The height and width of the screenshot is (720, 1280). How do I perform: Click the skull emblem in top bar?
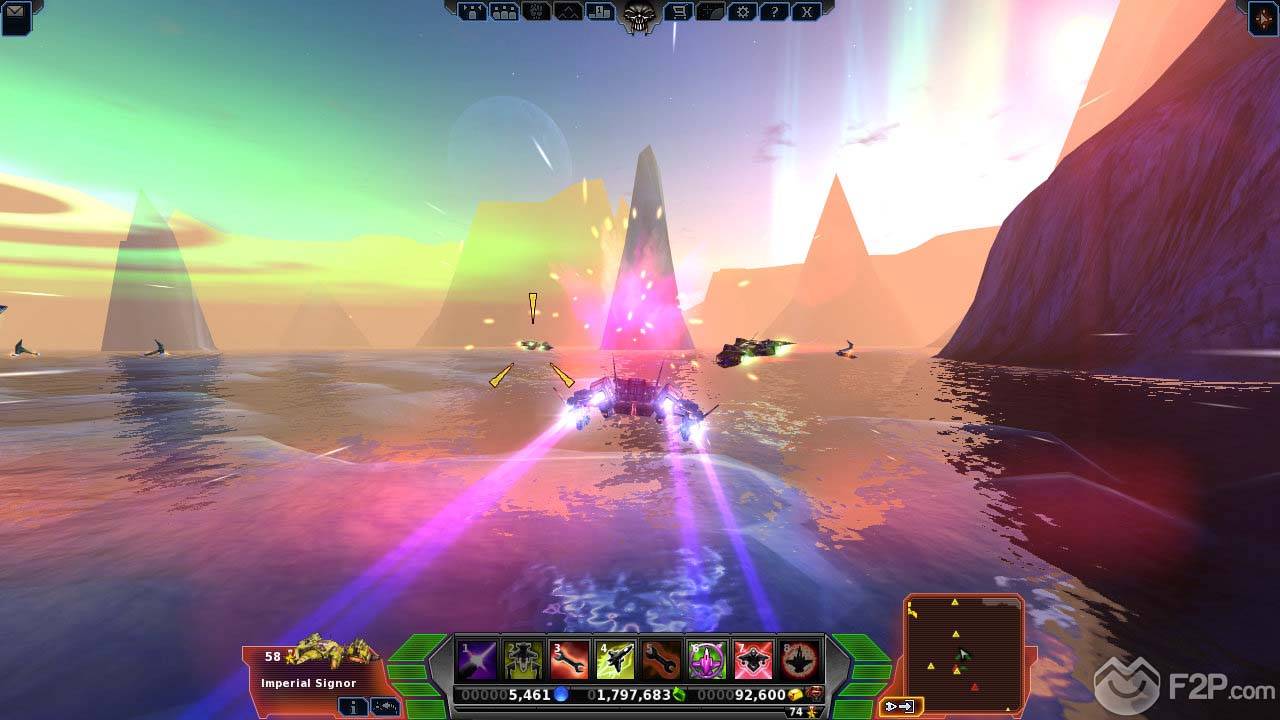[638, 14]
